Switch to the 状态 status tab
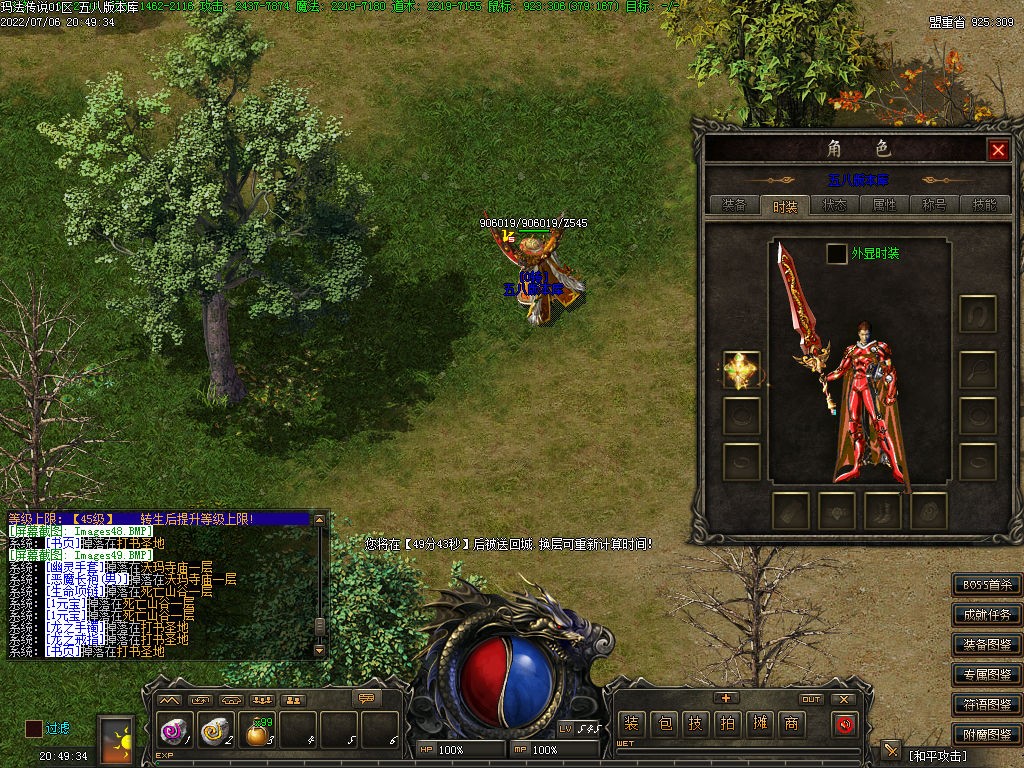This screenshot has height=768, width=1024. pos(834,205)
